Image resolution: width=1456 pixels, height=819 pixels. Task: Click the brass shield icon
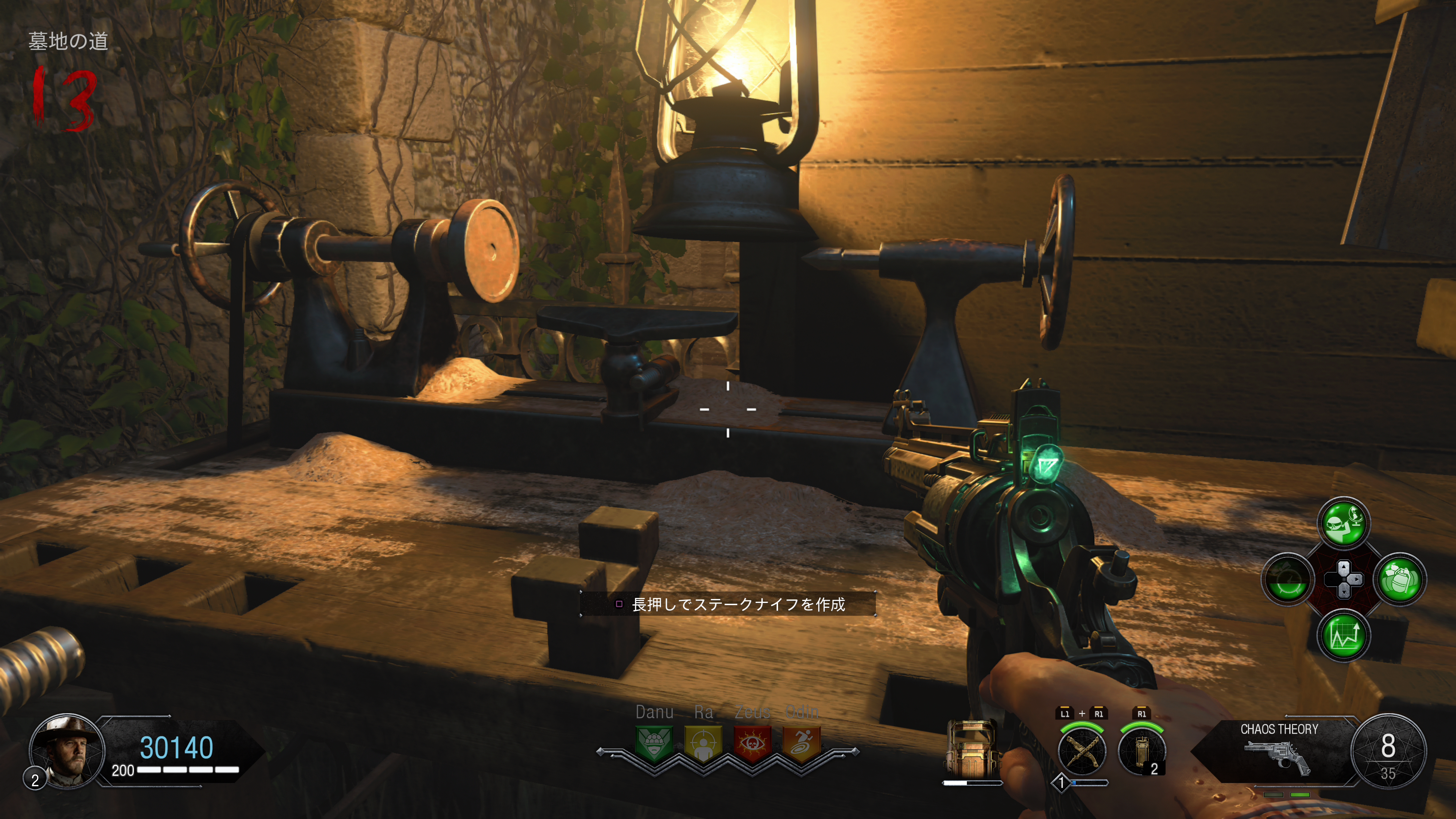tap(971, 749)
